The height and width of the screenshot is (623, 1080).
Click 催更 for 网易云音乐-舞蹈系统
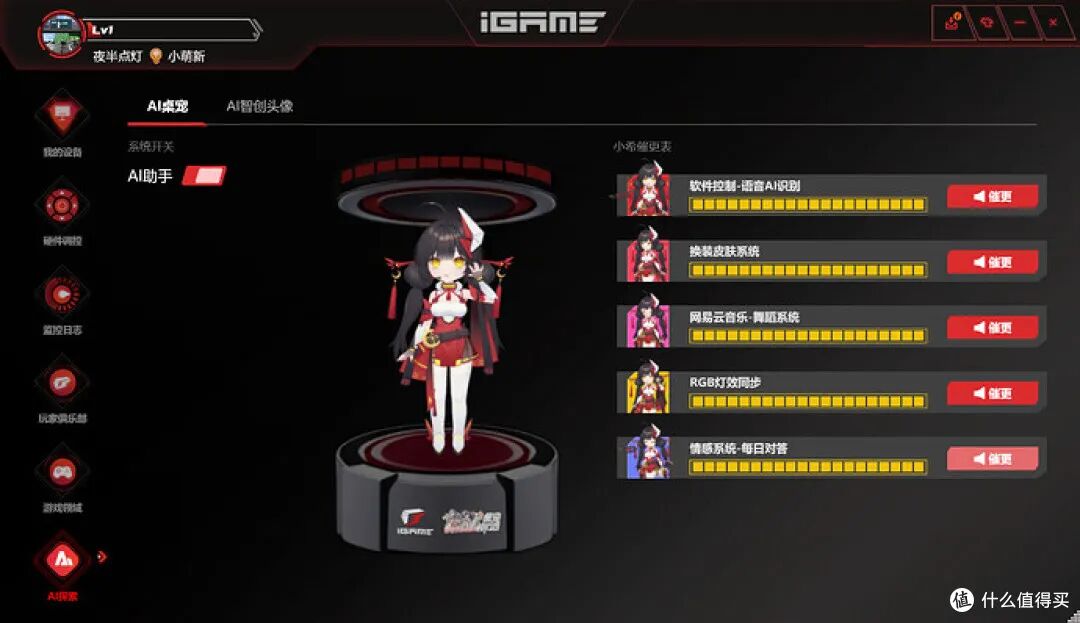click(992, 328)
